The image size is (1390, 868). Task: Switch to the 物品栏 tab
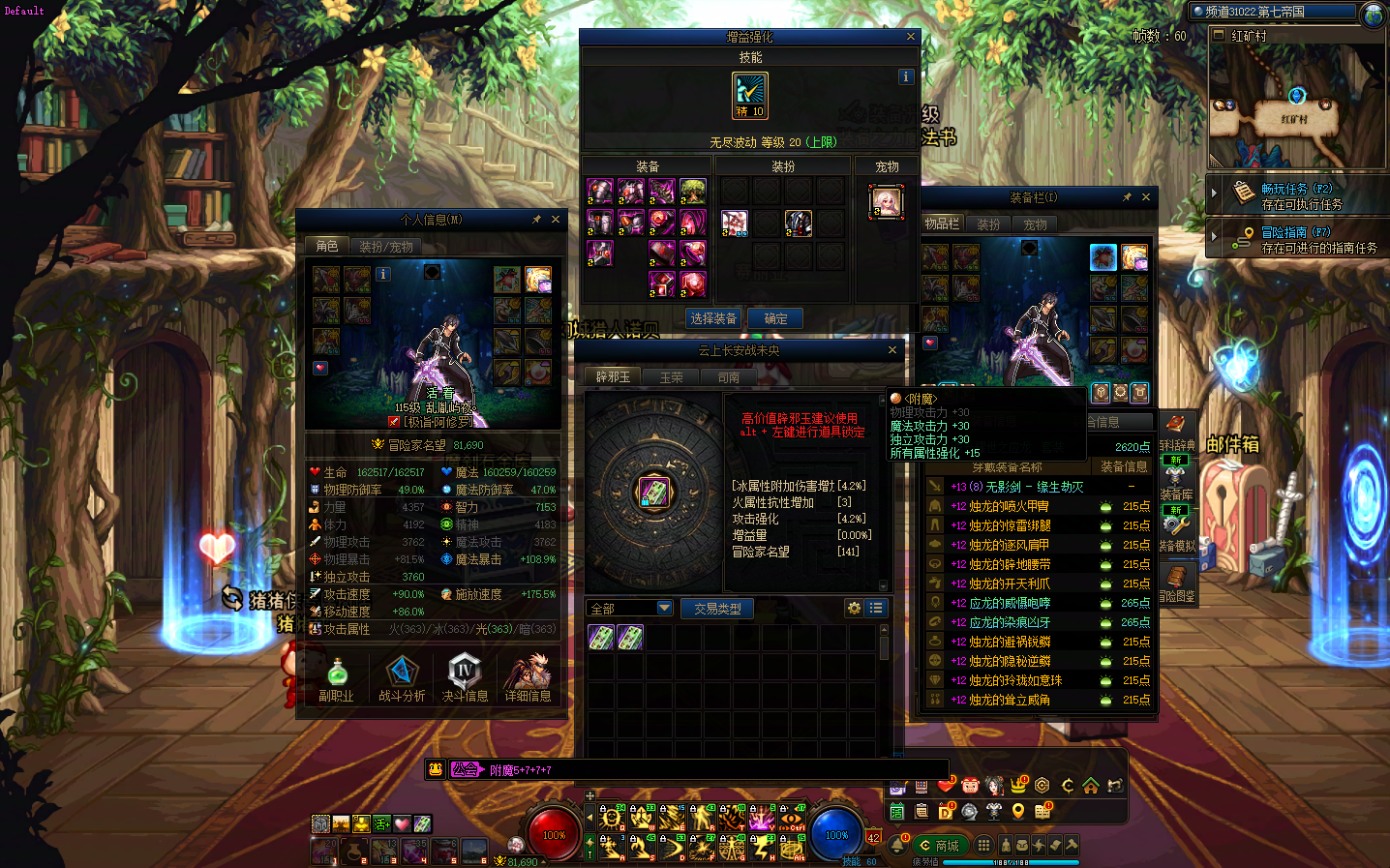pos(942,224)
